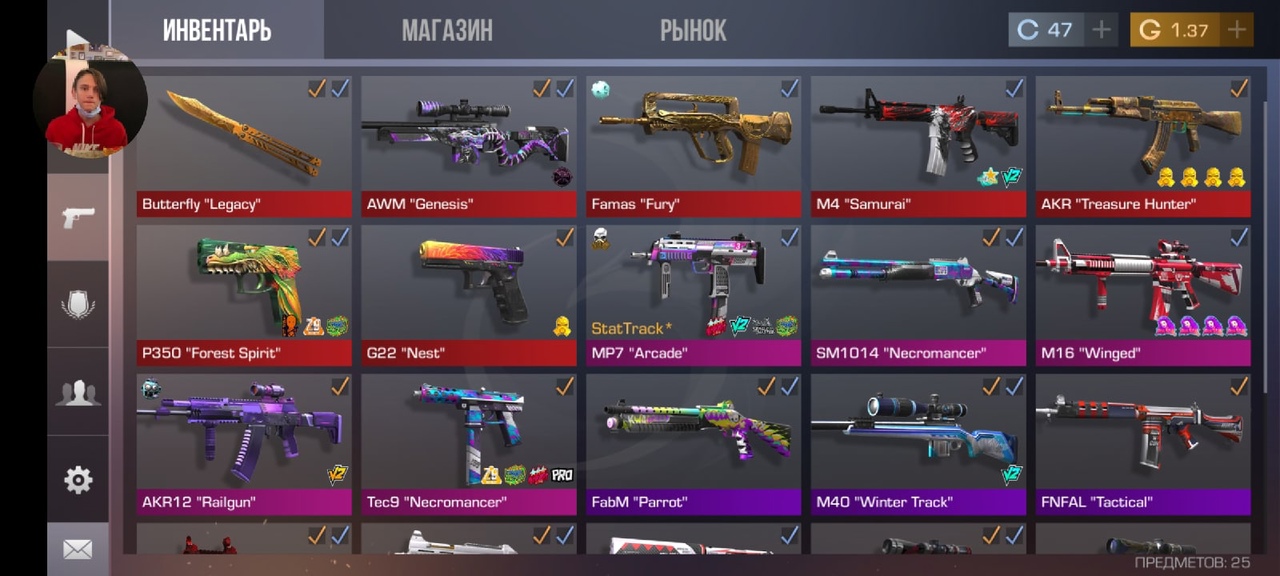Select the Инвентарь tab
The width and height of the screenshot is (1280, 576).
(217, 30)
